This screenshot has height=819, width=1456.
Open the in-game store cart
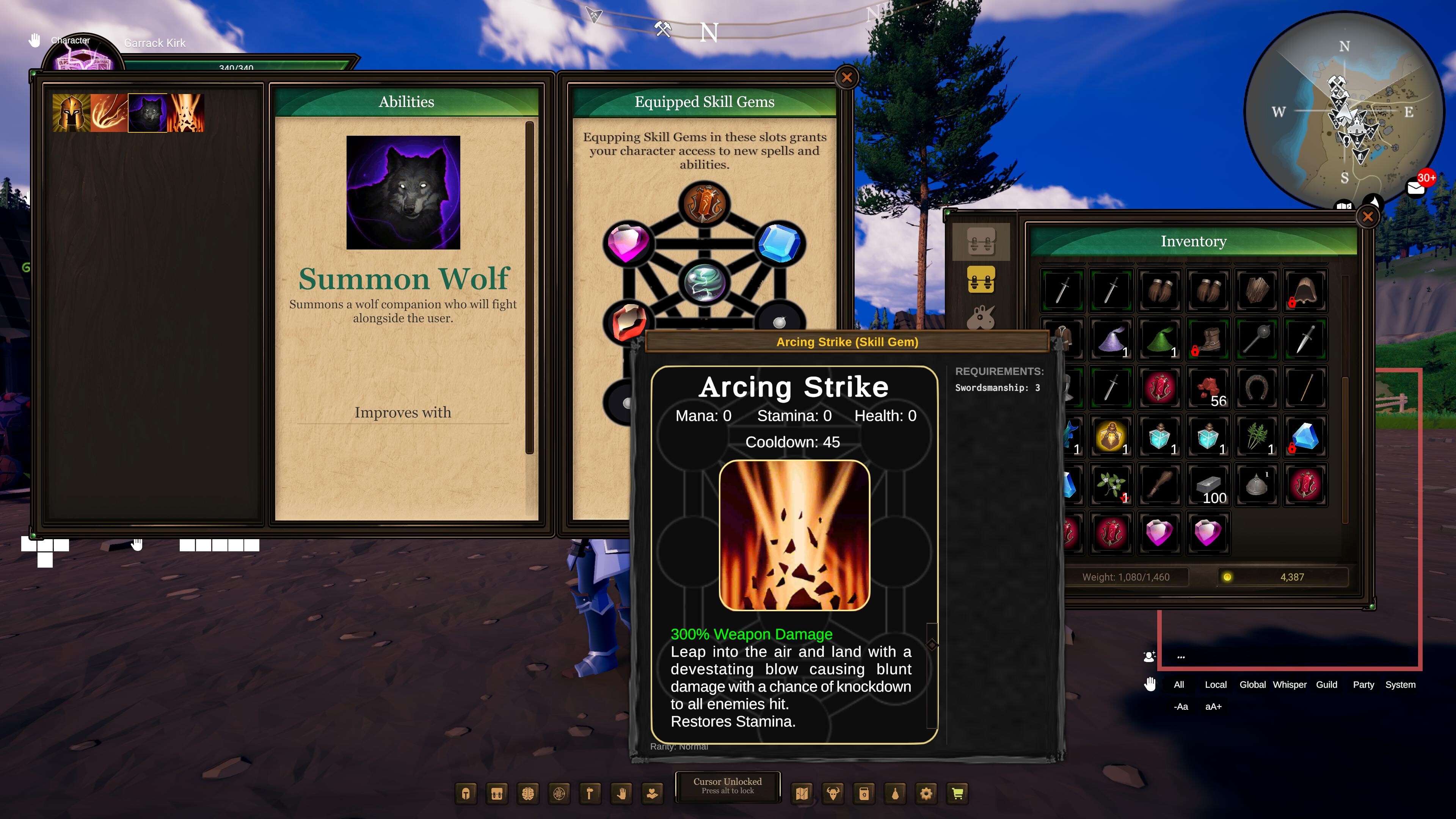point(958,793)
